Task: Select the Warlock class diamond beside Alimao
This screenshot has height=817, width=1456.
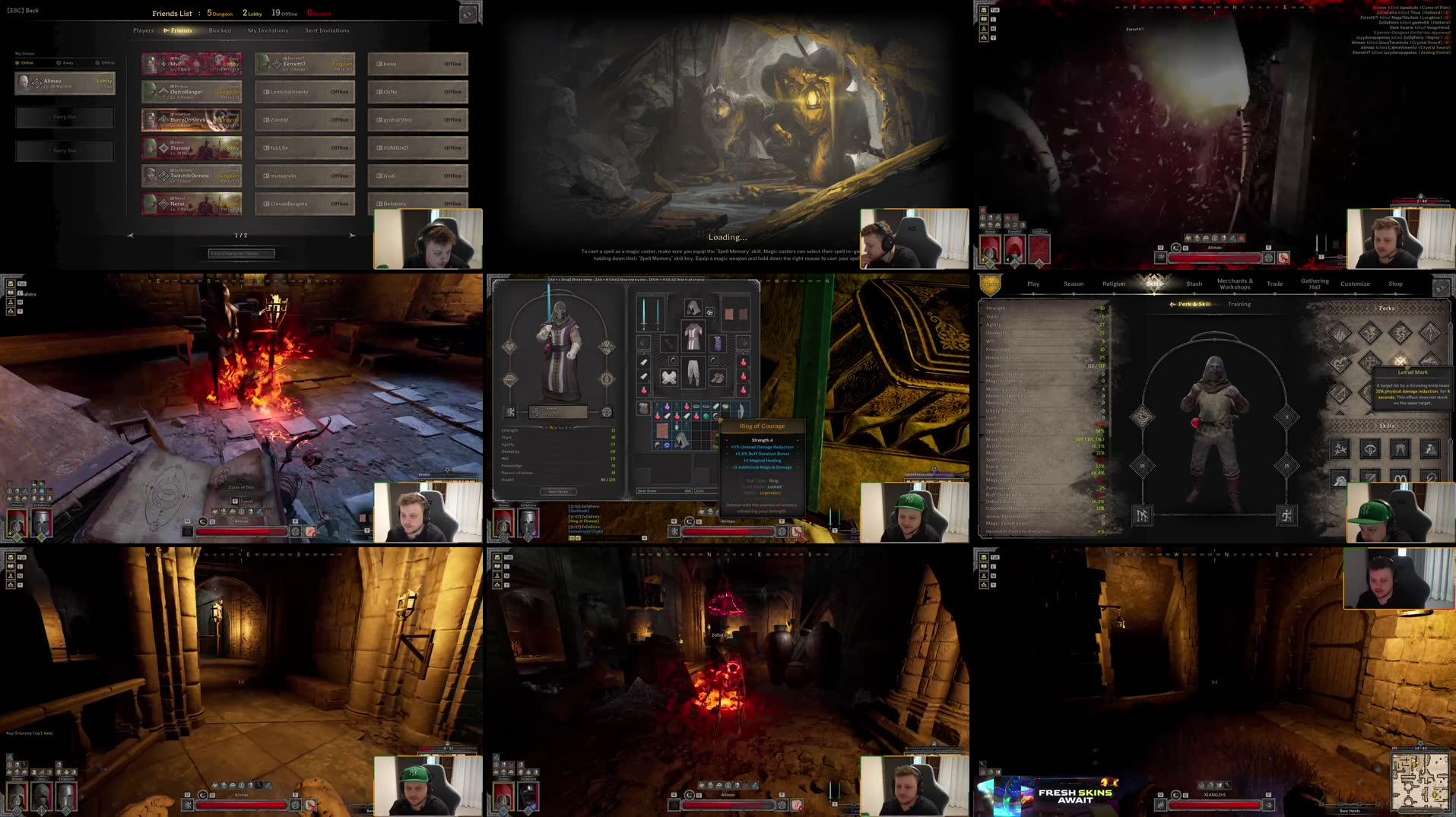Action: (x=36, y=83)
